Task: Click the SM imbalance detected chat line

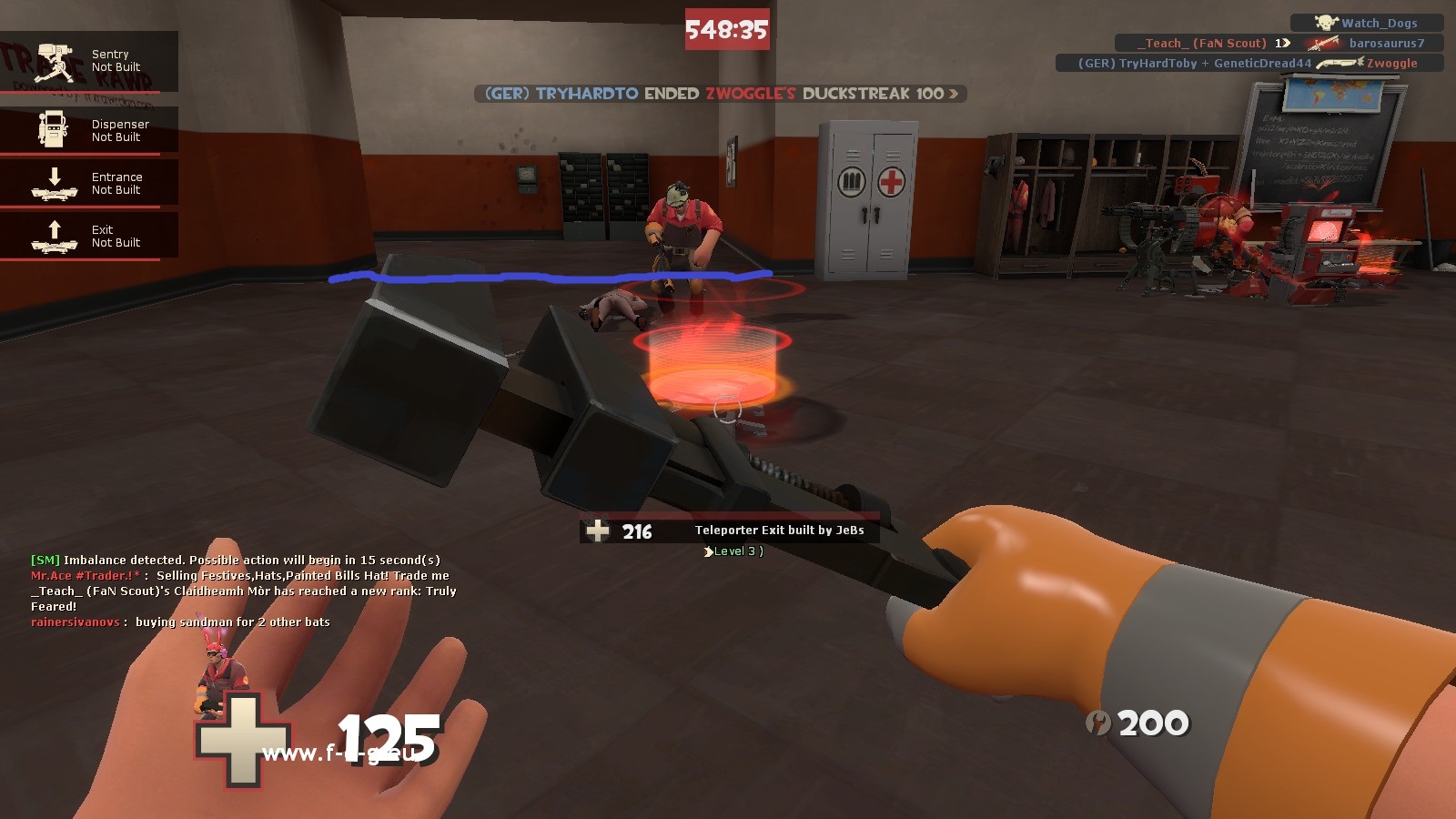Action: pos(235,561)
